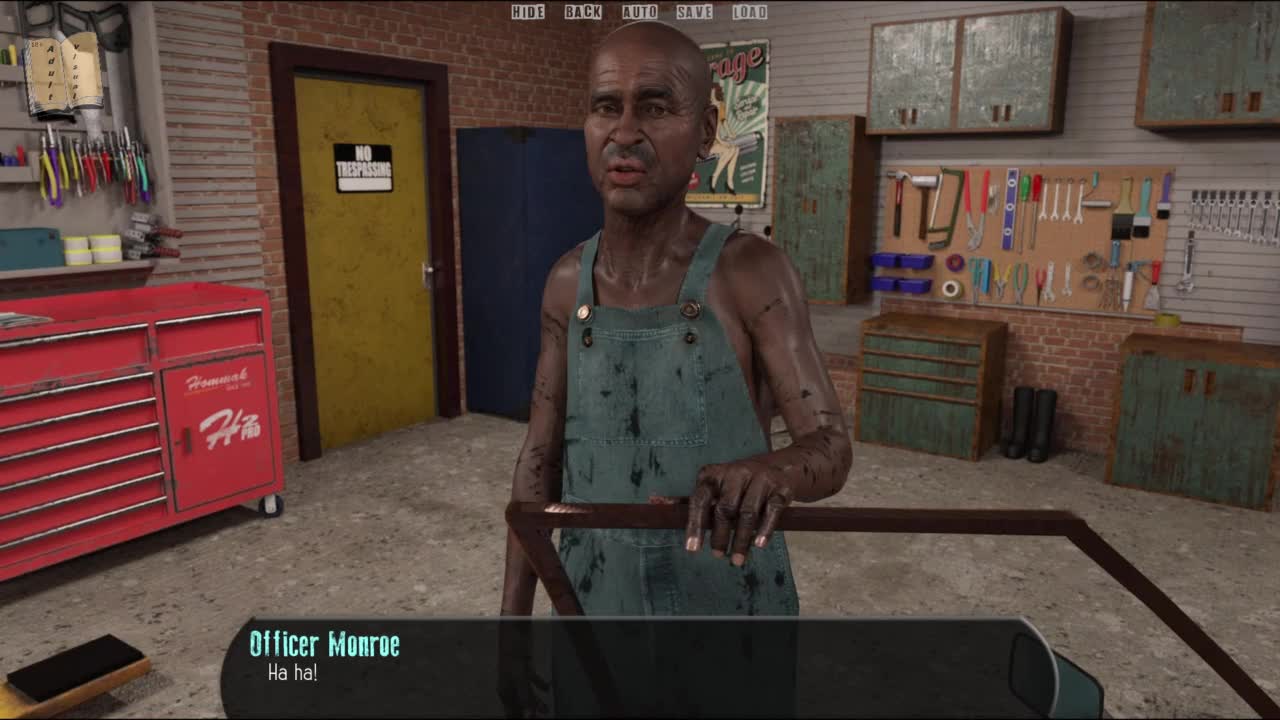Open the LOAD menu
This screenshot has width=1280, height=720.
pos(749,12)
